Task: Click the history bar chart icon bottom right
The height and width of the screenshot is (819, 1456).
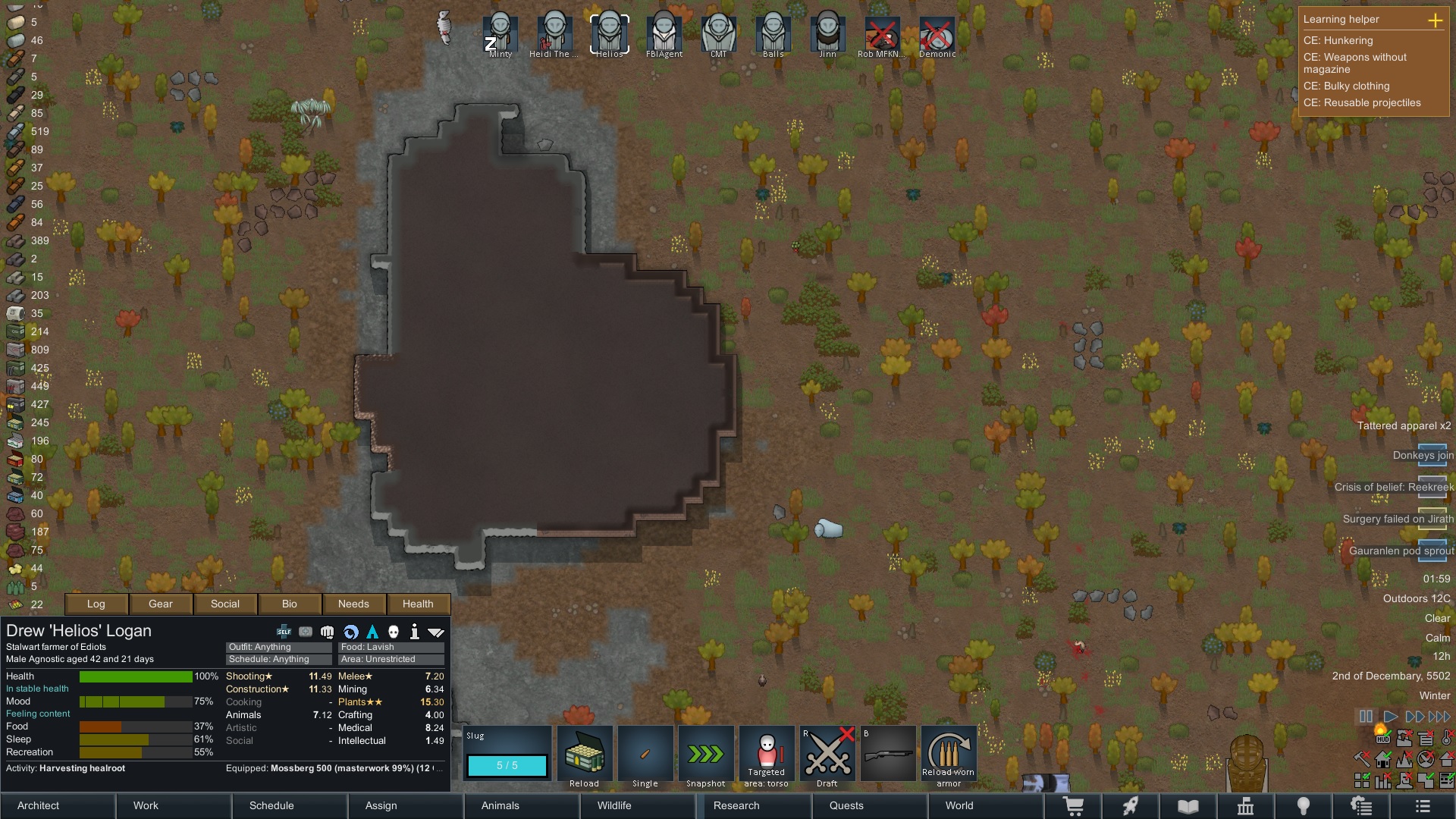Action: [x=1382, y=781]
